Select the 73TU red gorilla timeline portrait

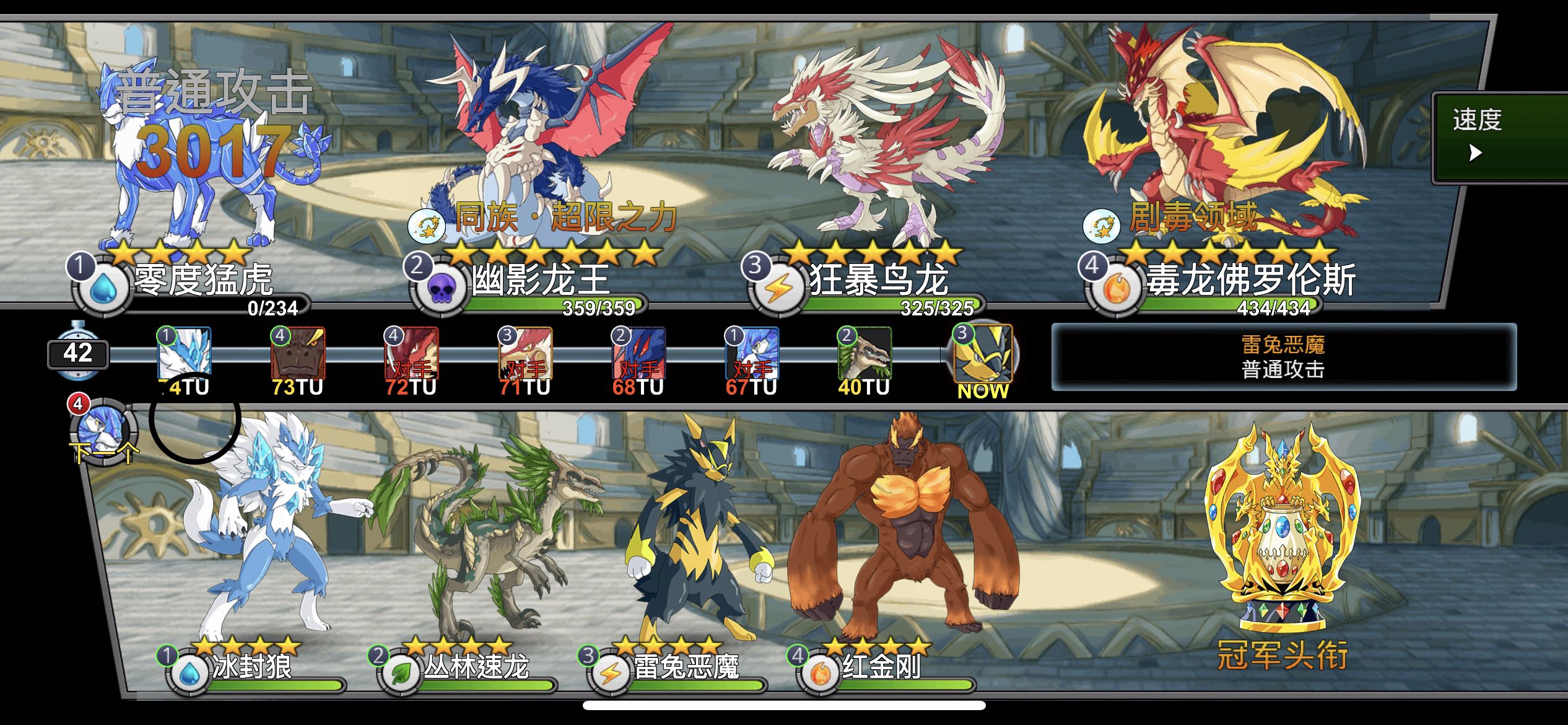(x=298, y=354)
